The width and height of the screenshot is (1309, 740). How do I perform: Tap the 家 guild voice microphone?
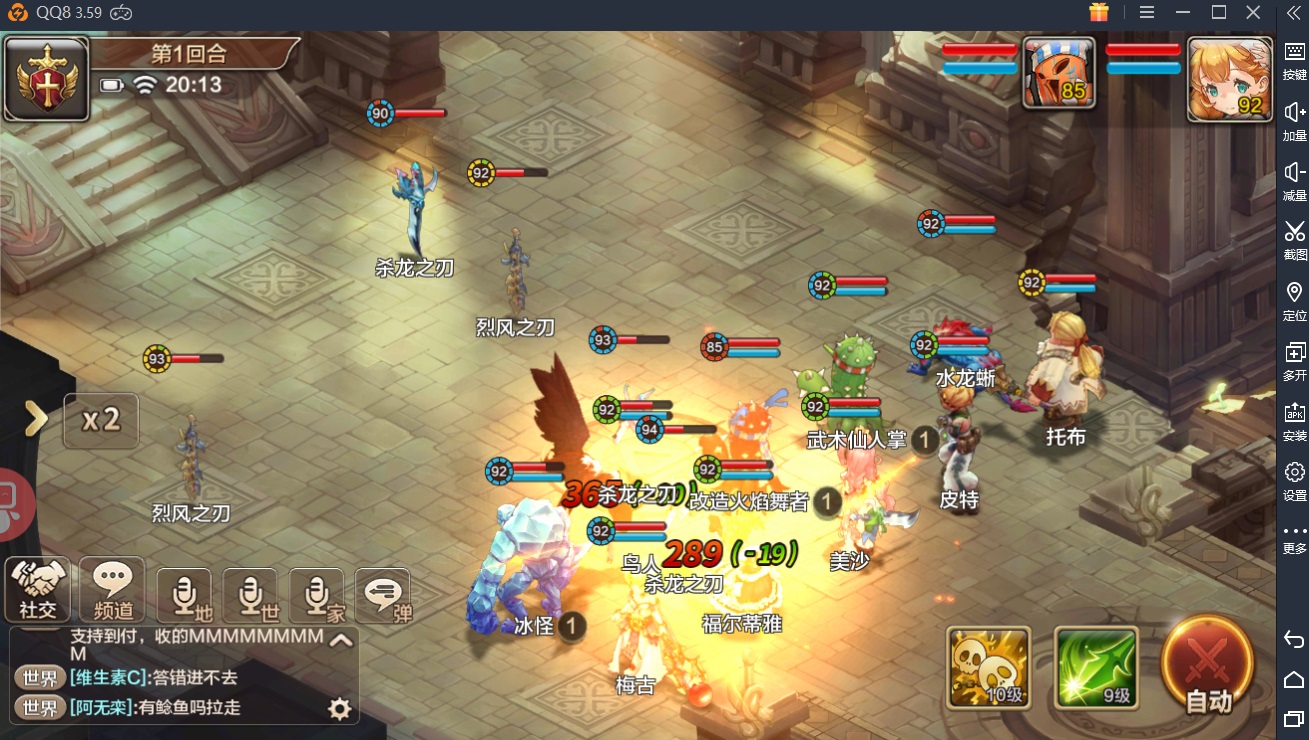coord(316,596)
